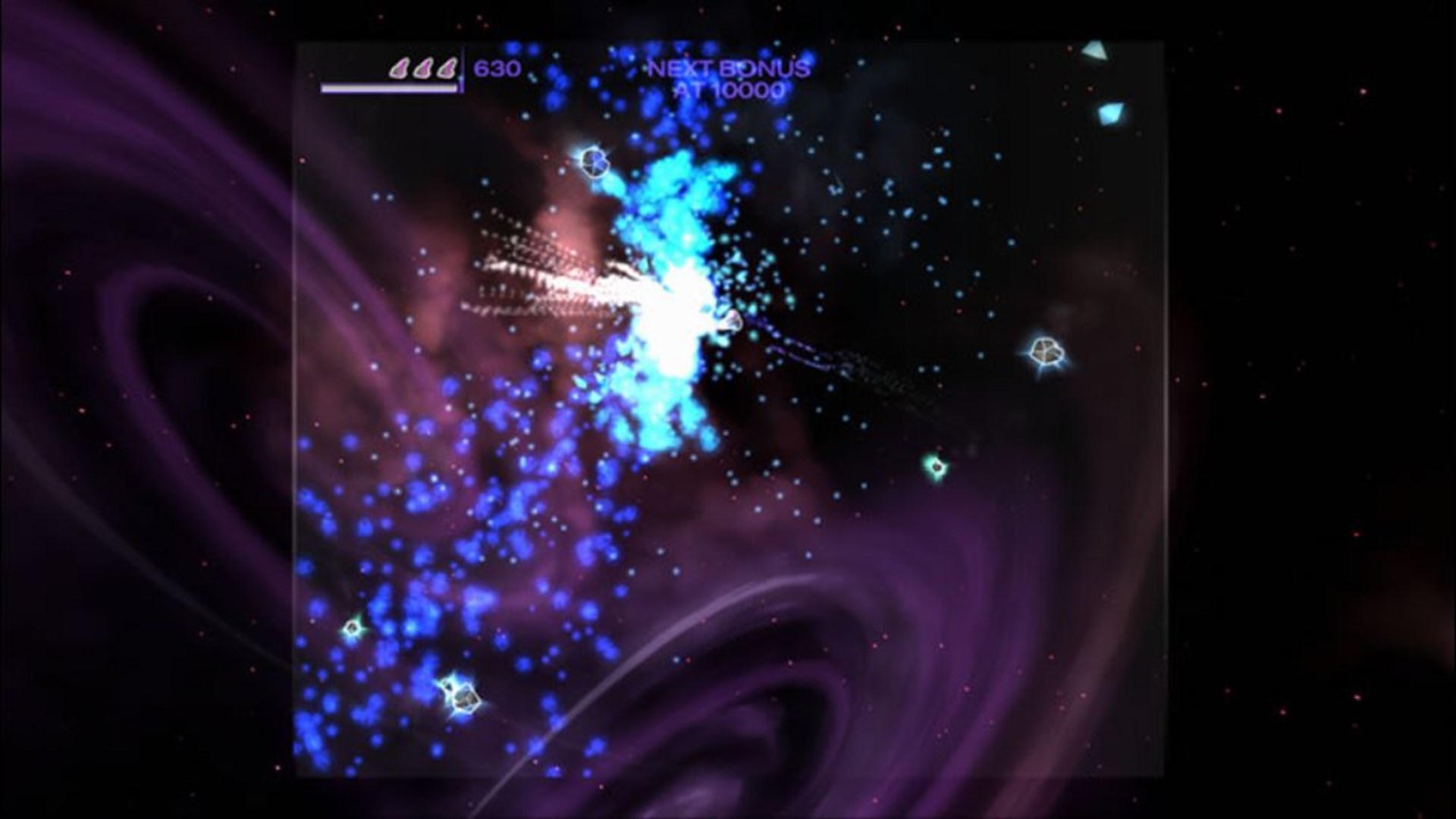Click the small bright gem on the far left edge
This screenshot has width=1456, height=819.
[352, 628]
